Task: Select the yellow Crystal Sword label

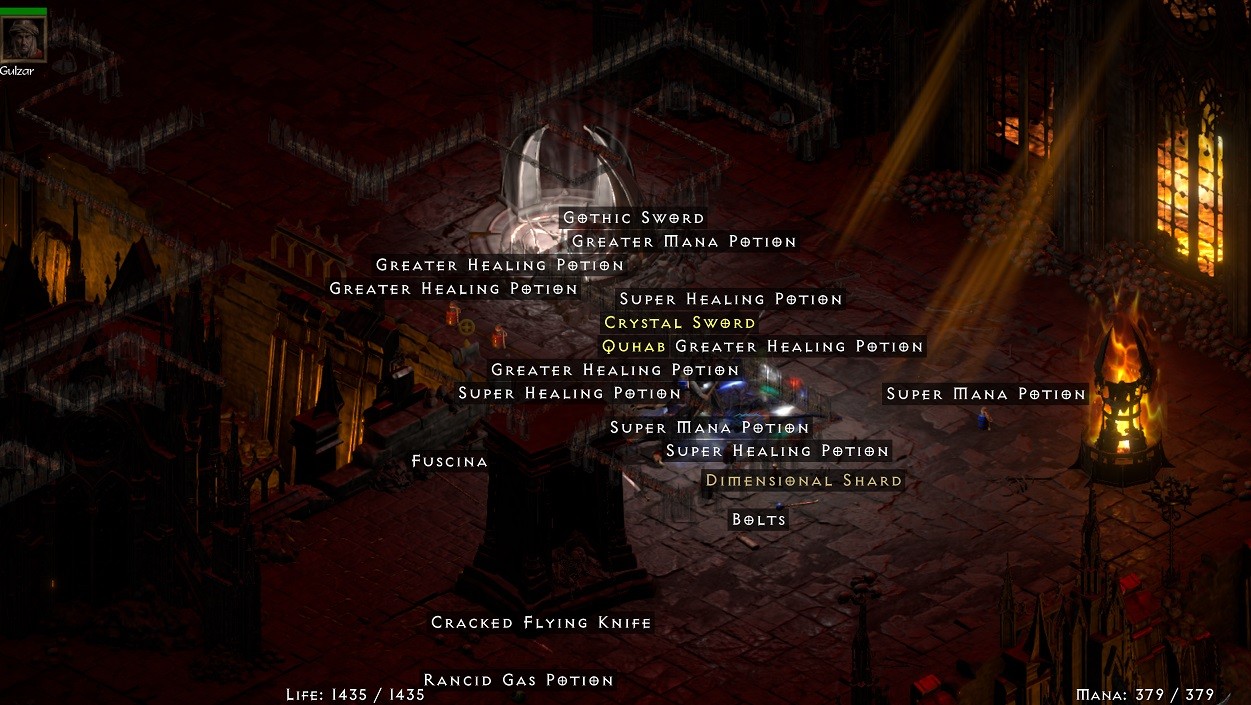Action: coord(680,323)
